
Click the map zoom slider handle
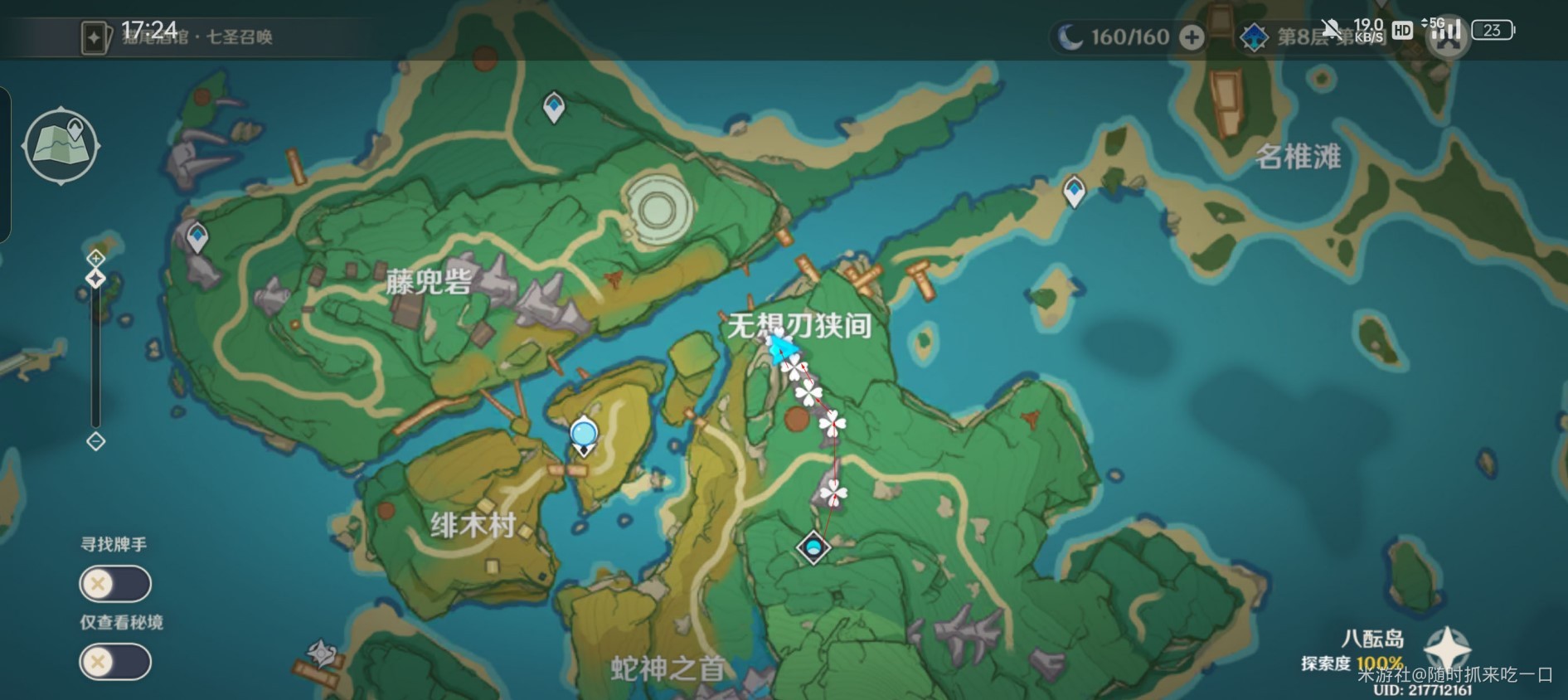[x=95, y=279]
